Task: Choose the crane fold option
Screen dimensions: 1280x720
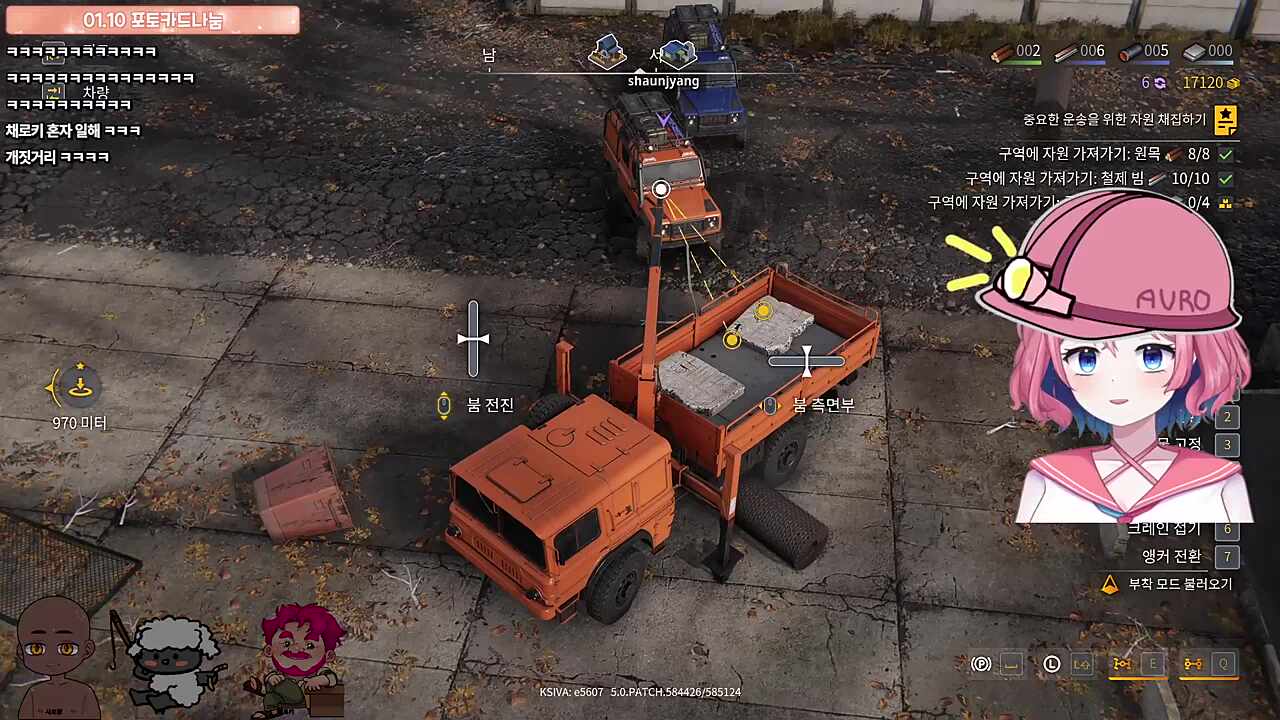Action: pyautogui.click(x=1164, y=528)
